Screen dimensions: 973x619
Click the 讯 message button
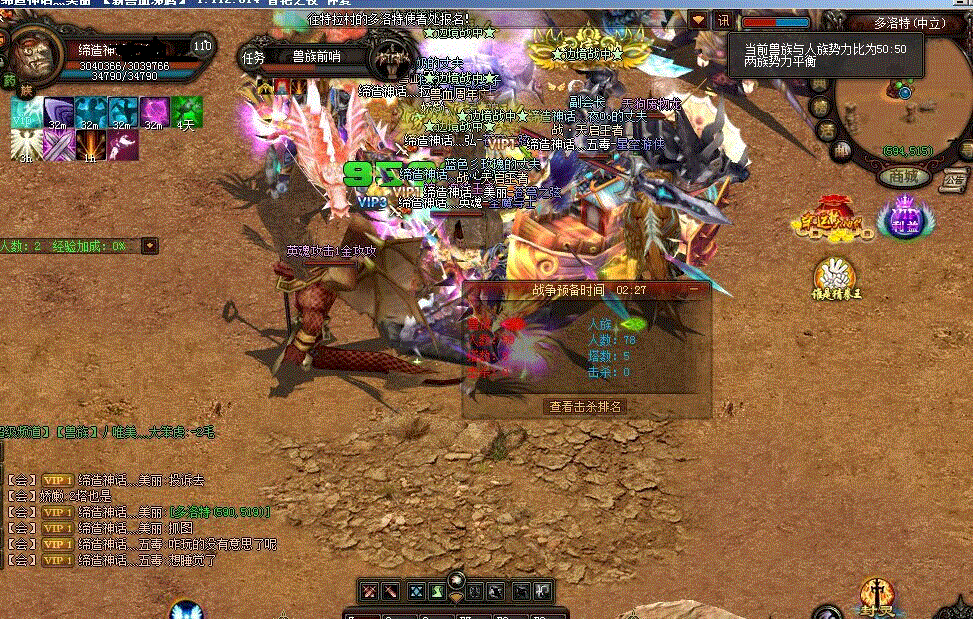pyautogui.click(x=722, y=21)
